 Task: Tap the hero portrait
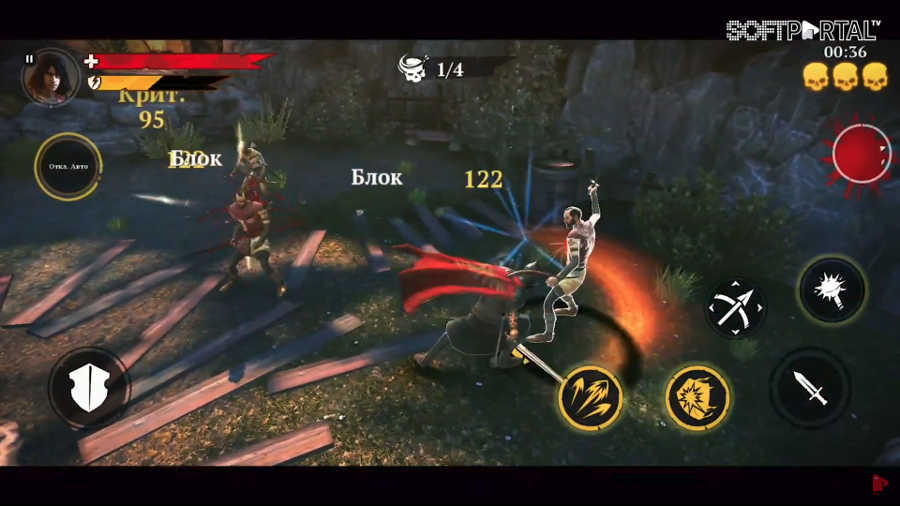coord(51,78)
